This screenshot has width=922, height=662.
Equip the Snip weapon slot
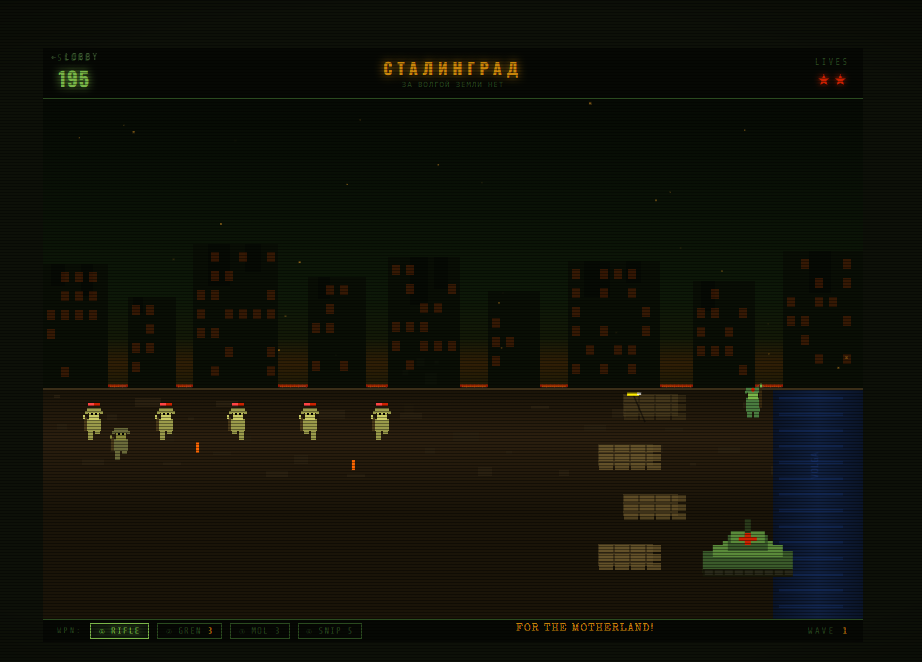pos(330,631)
